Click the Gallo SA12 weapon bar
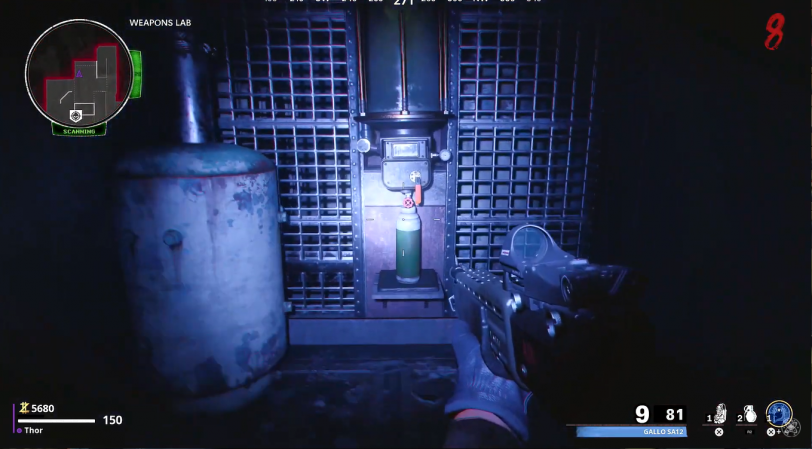 click(x=631, y=432)
